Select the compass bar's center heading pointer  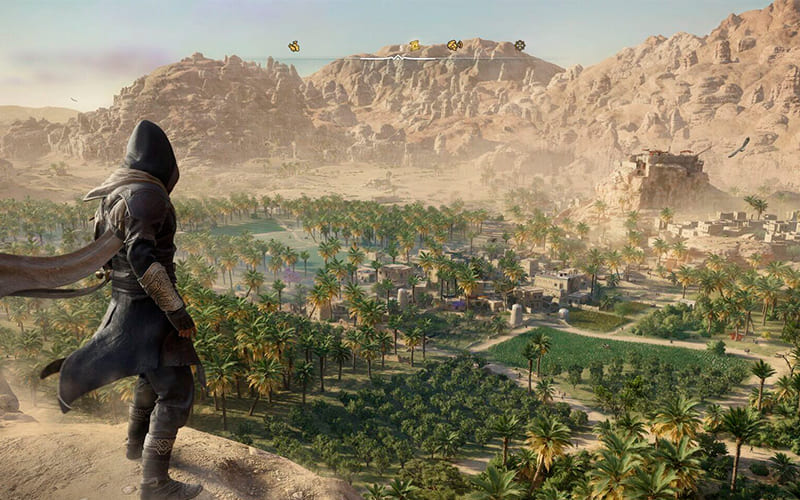399,58
